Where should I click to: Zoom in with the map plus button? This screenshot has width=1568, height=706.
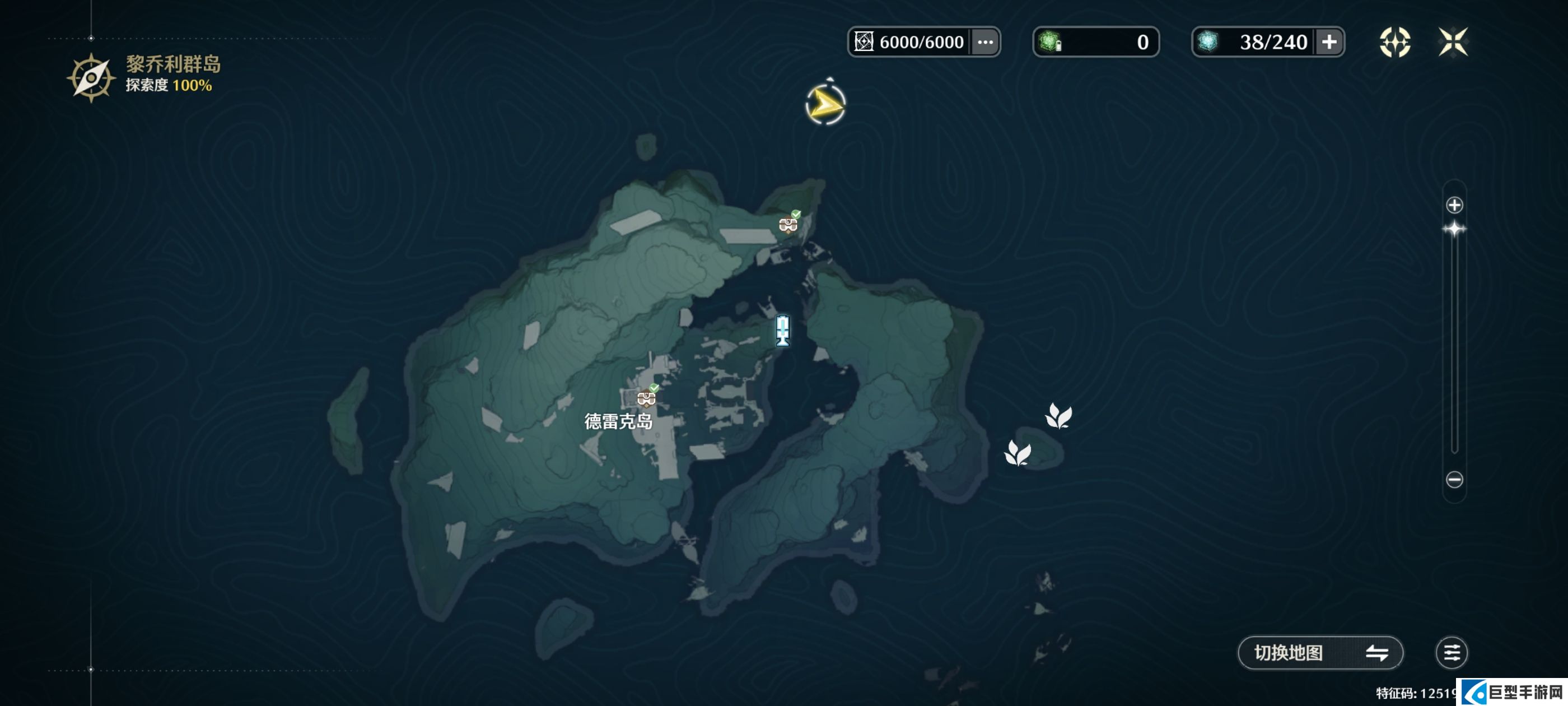pyautogui.click(x=1454, y=205)
